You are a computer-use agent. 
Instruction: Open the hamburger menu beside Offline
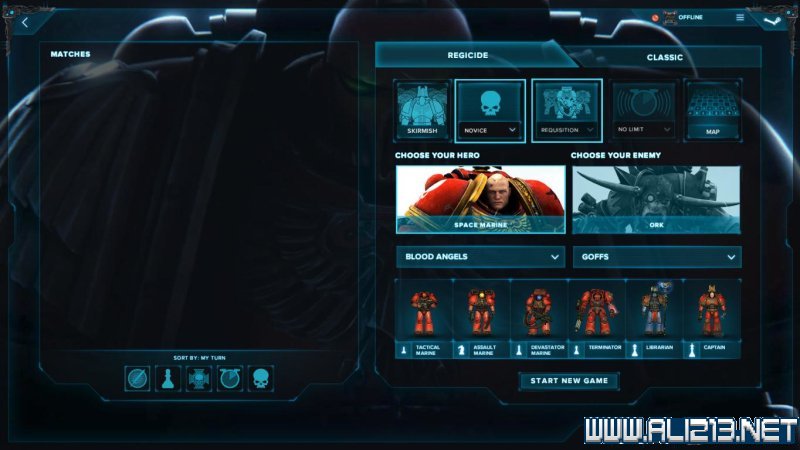(x=740, y=17)
